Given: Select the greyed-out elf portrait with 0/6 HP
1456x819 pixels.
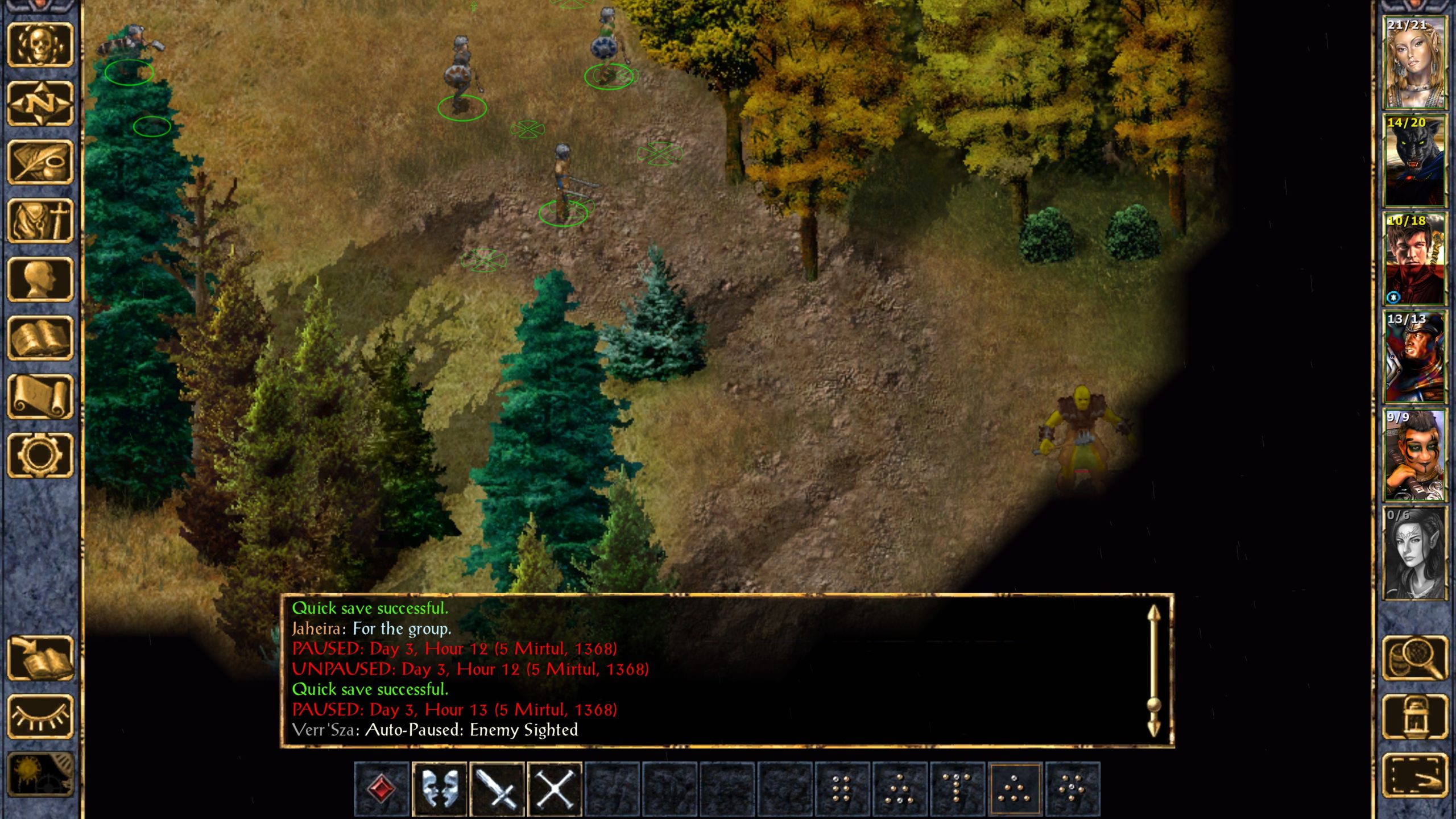Looking at the screenshot, I should click(1414, 553).
